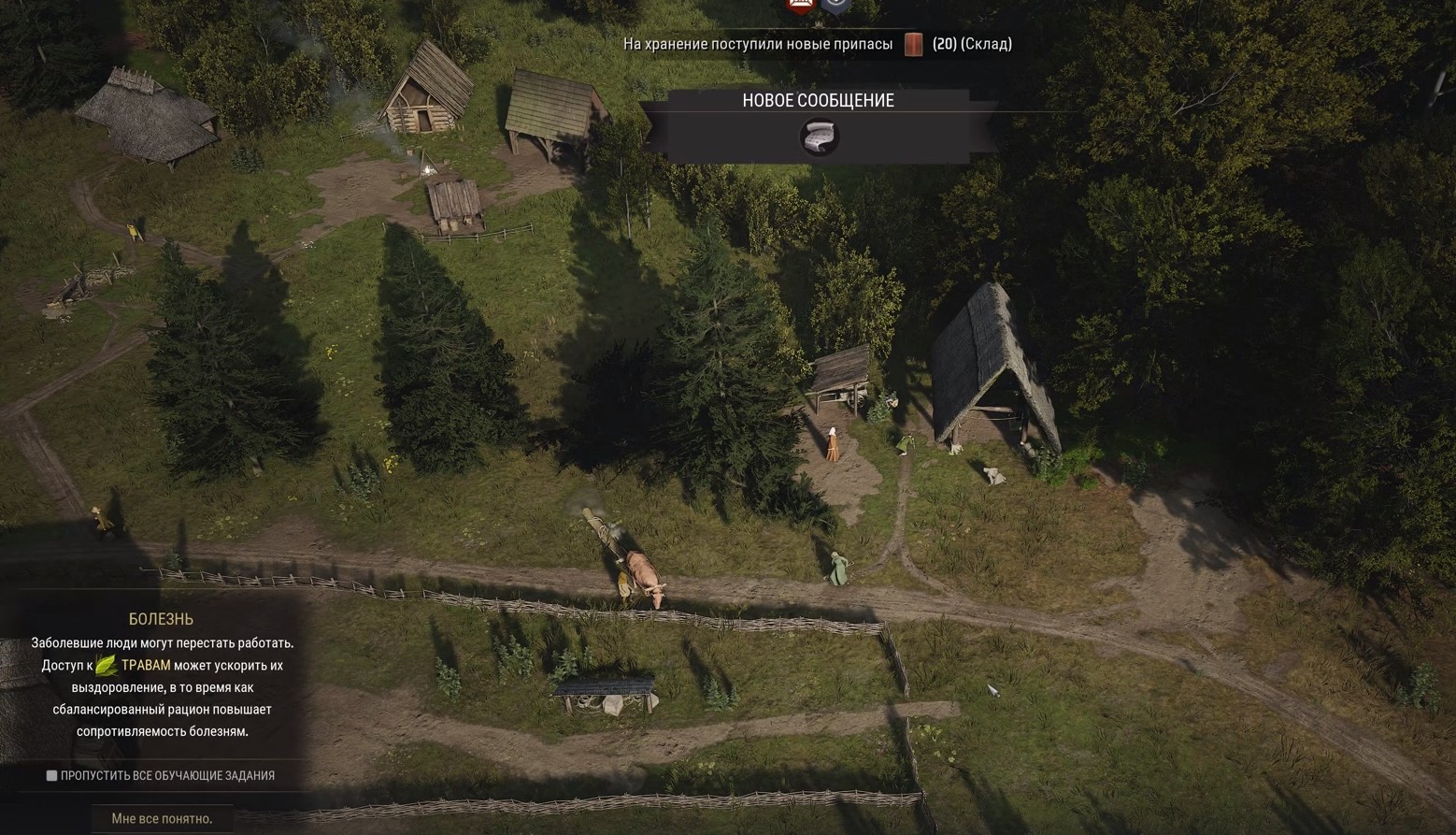Click the red crest icon at screen top

799,6
